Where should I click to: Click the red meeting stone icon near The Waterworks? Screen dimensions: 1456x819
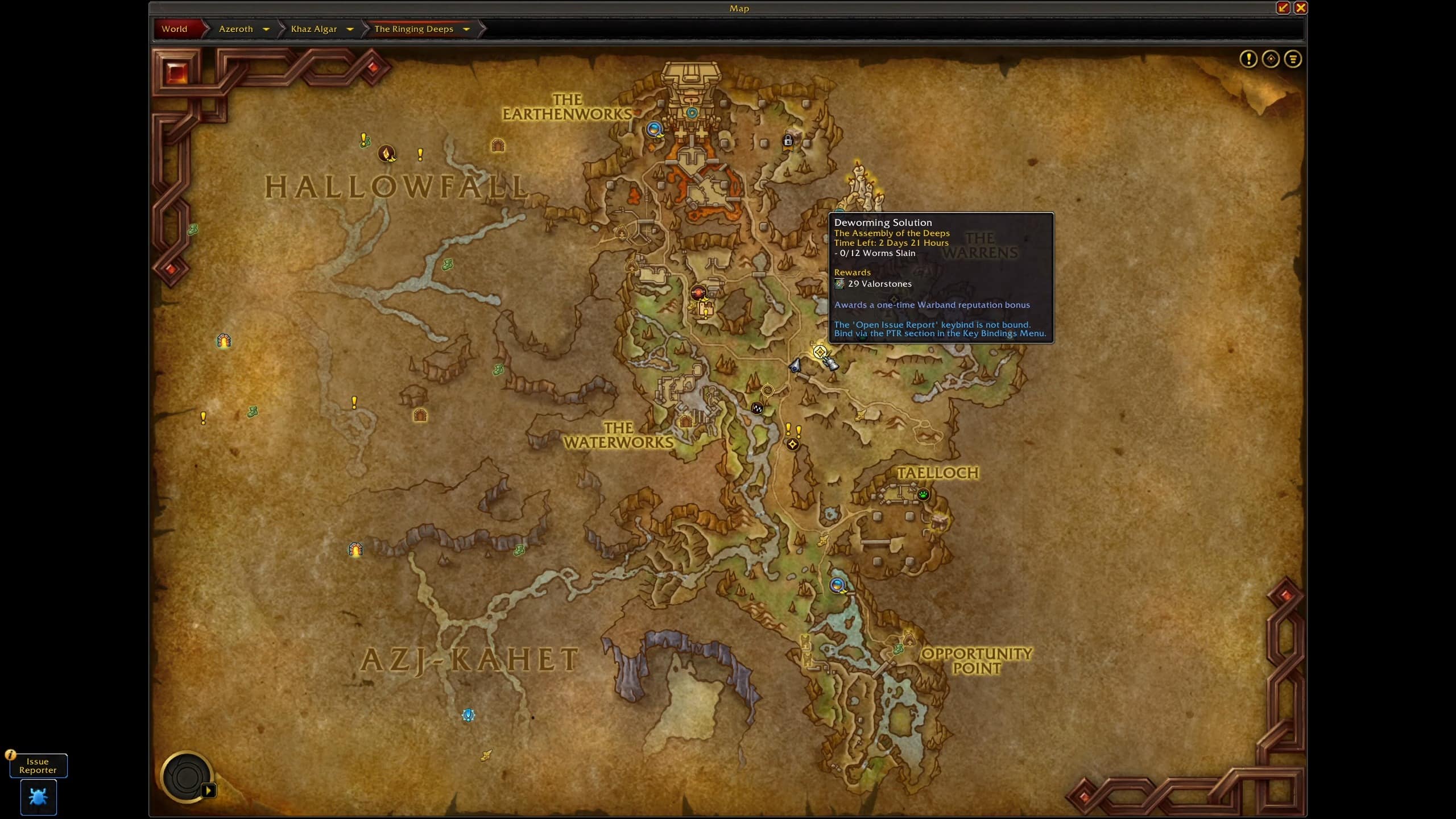pos(698,292)
